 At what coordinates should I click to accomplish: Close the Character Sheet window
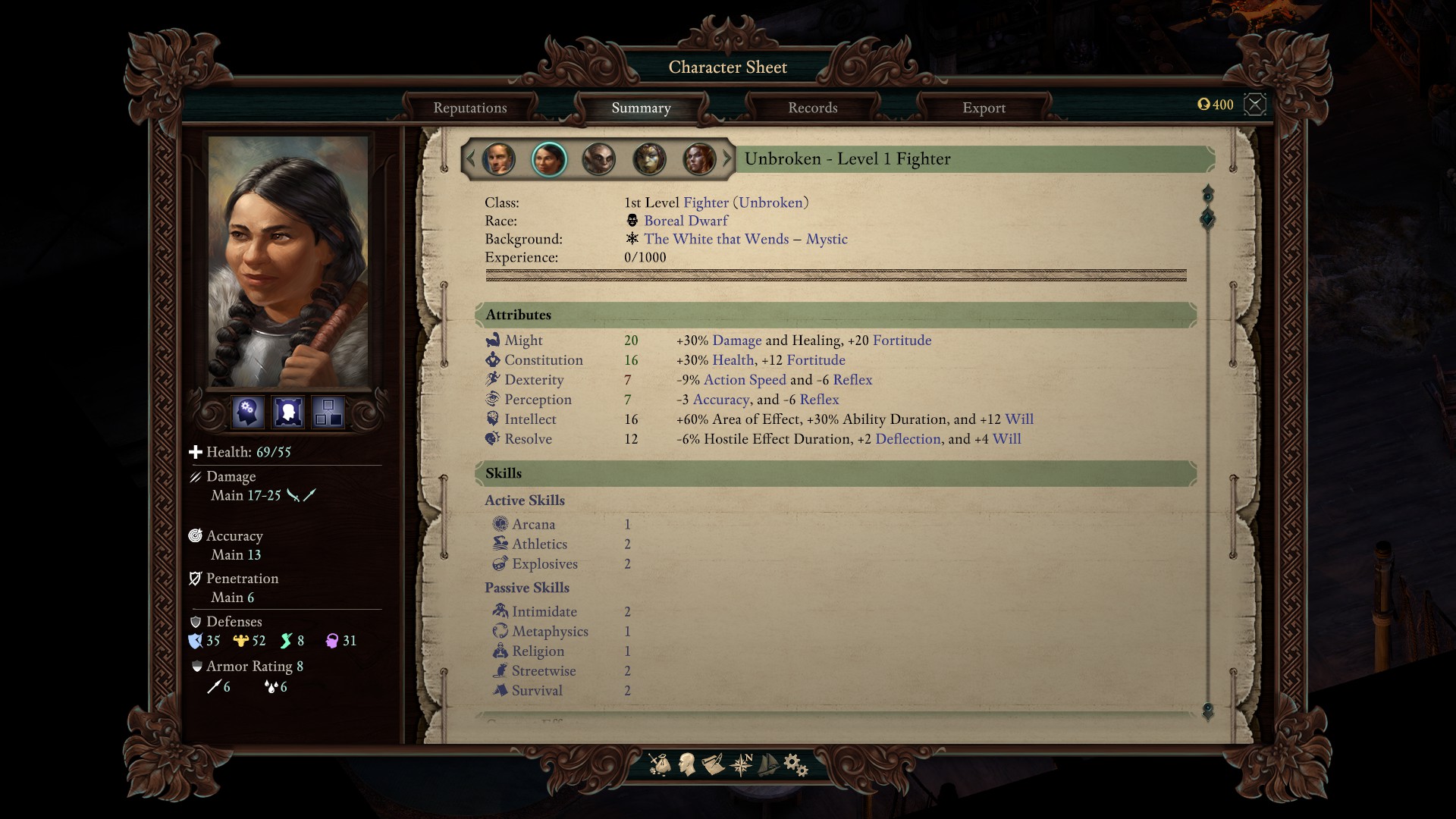[1255, 104]
